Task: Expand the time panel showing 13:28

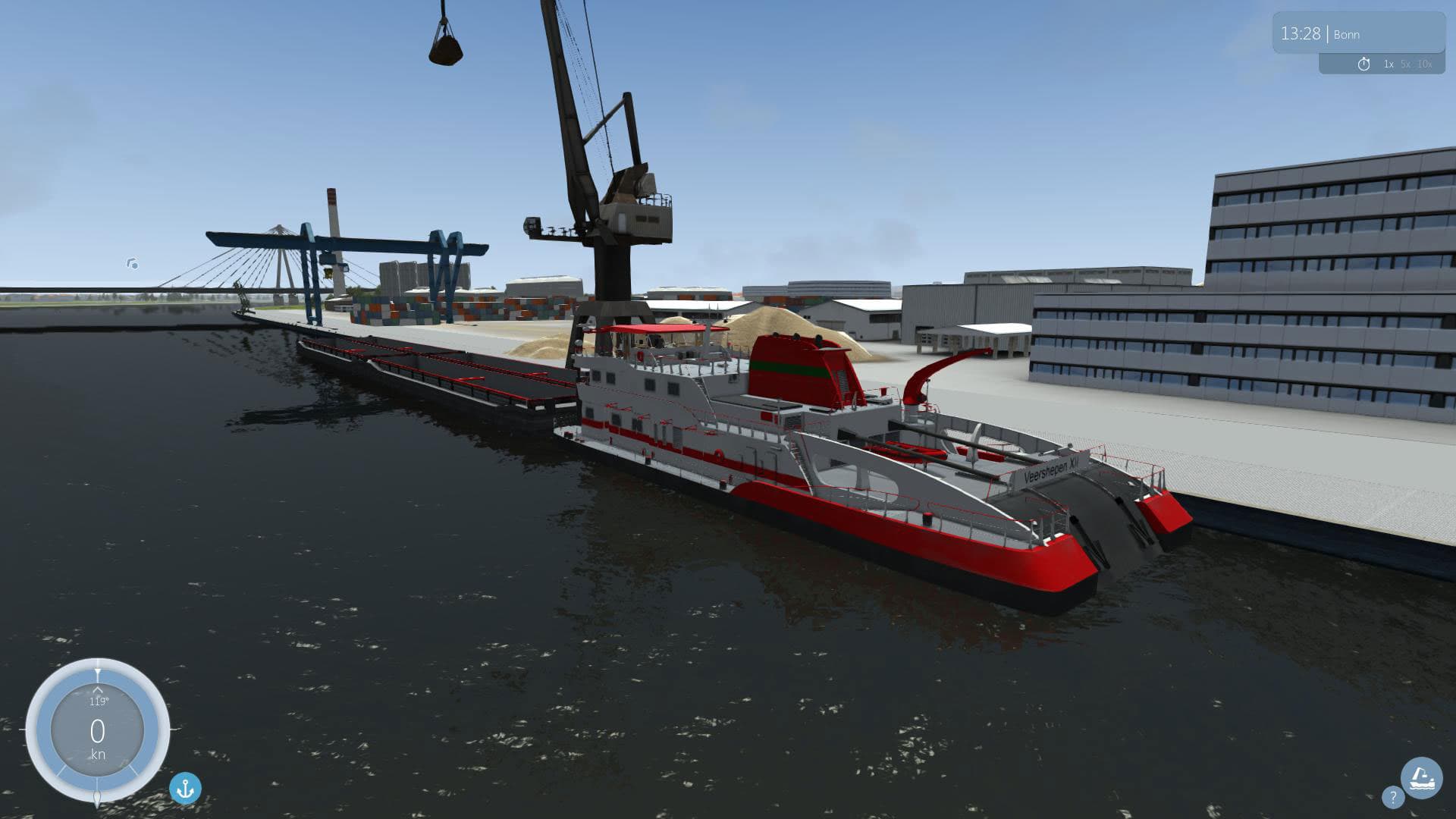Action: [1365, 34]
